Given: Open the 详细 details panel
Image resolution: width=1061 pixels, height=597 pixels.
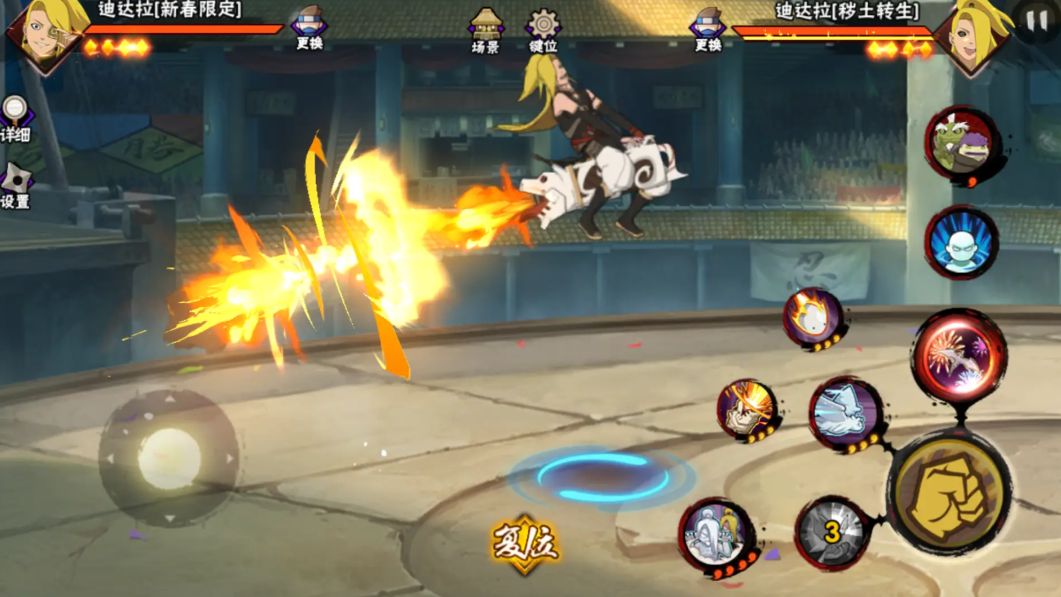Looking at the screenshot, I should click(x=15, y=118).
